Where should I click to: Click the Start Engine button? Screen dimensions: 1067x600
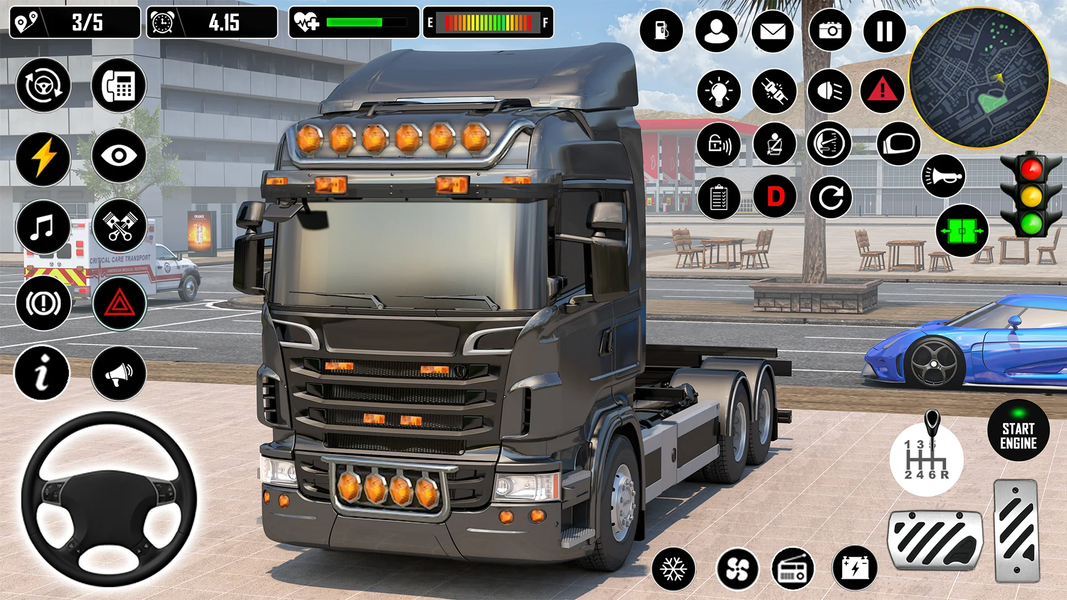(1018, 430)
